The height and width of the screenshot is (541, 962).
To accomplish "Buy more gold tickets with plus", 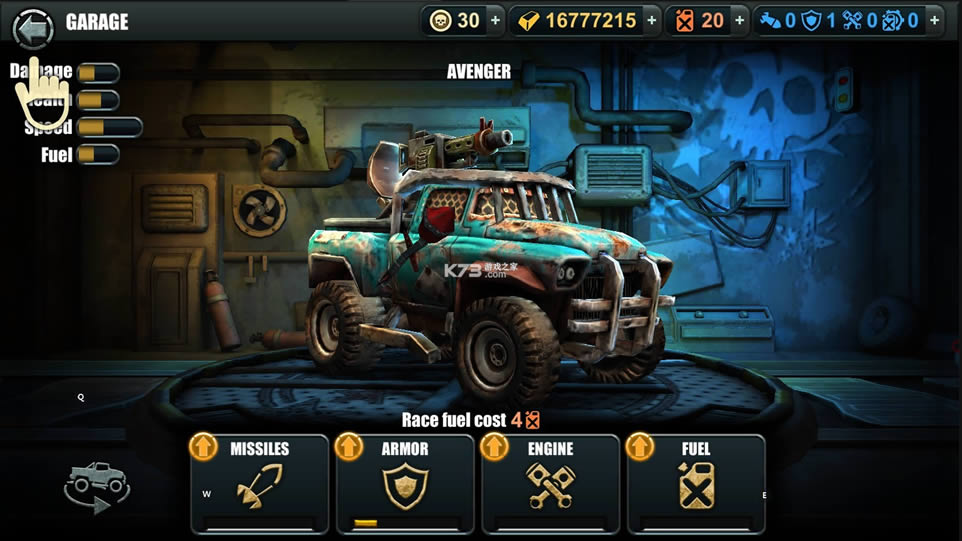I will pyautogui.click(x=652, y=21).
